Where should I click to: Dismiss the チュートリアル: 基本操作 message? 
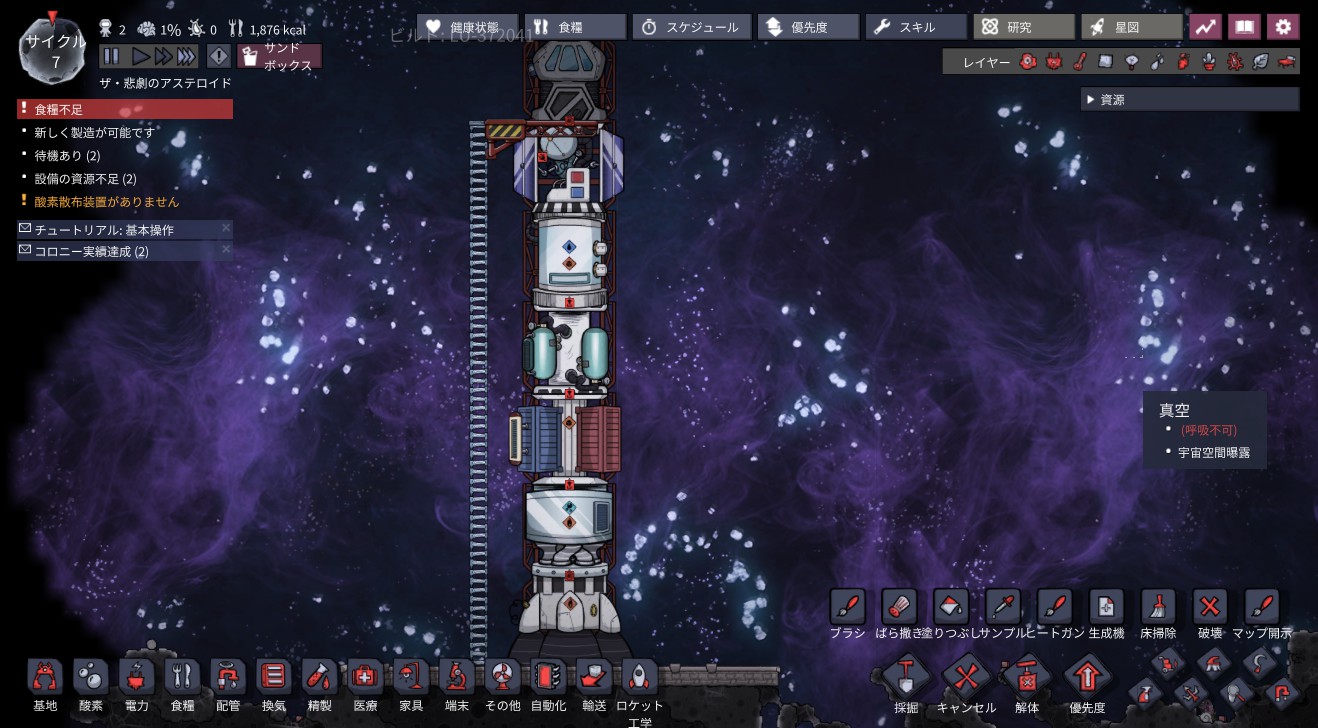click(x=226, y=228)
